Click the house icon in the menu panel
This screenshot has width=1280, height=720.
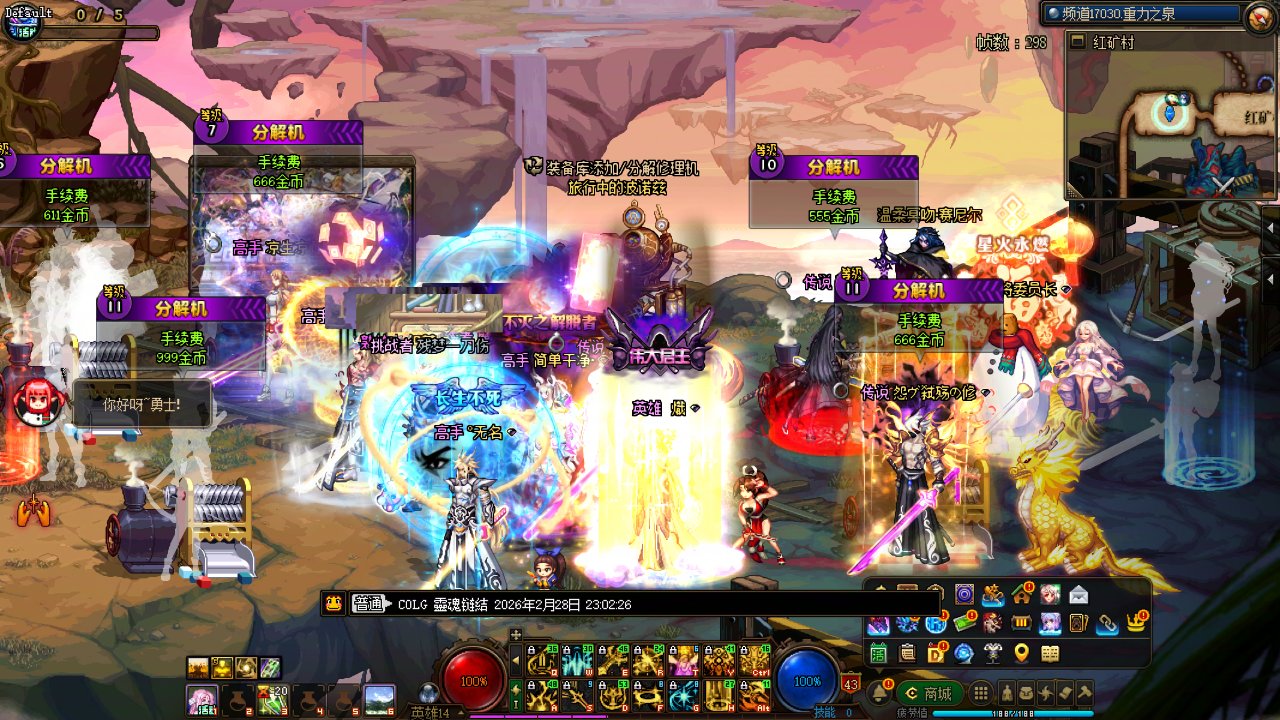[1021, 596]
